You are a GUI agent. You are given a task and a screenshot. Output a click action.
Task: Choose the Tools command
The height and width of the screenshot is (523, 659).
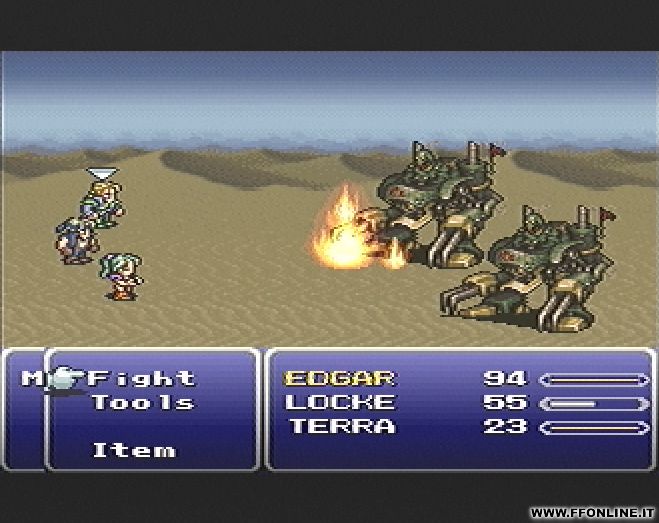(x=142, y=403)
